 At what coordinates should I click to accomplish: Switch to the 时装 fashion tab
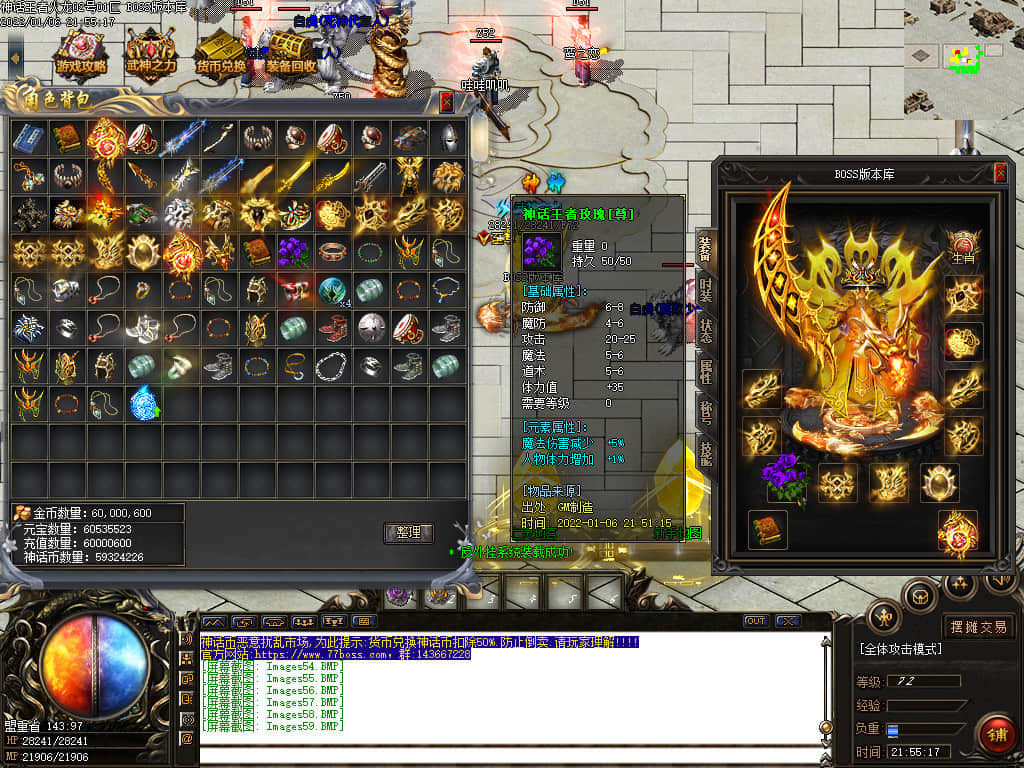tap(706, 288)
